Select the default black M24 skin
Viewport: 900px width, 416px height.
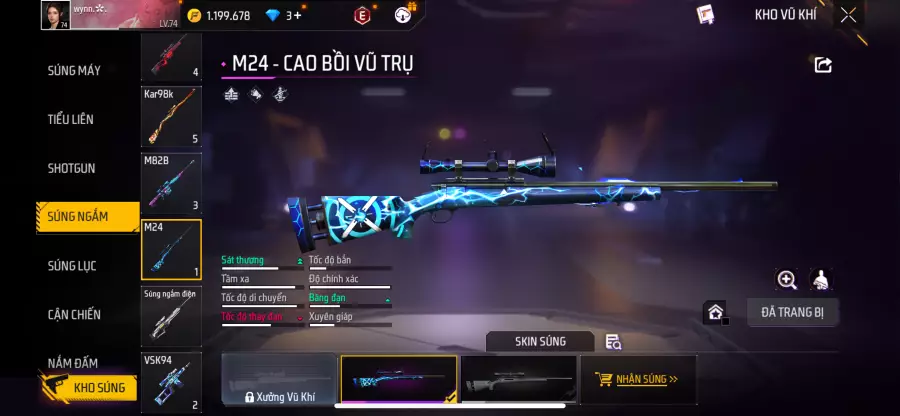coord(518,380)
